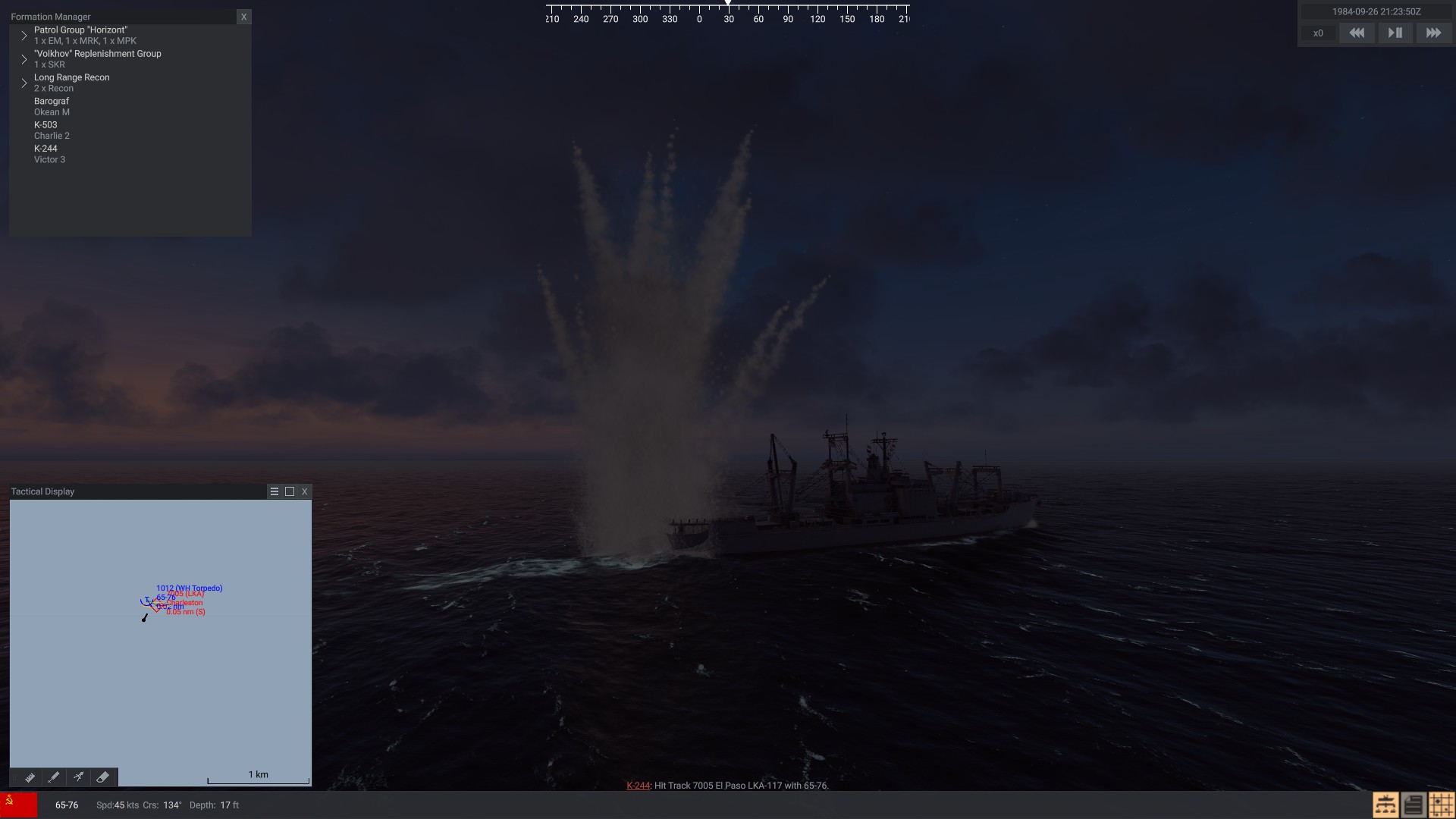Open the message log document icon
This screenshot has height=819, width=1456.
tap(1414, 805)
